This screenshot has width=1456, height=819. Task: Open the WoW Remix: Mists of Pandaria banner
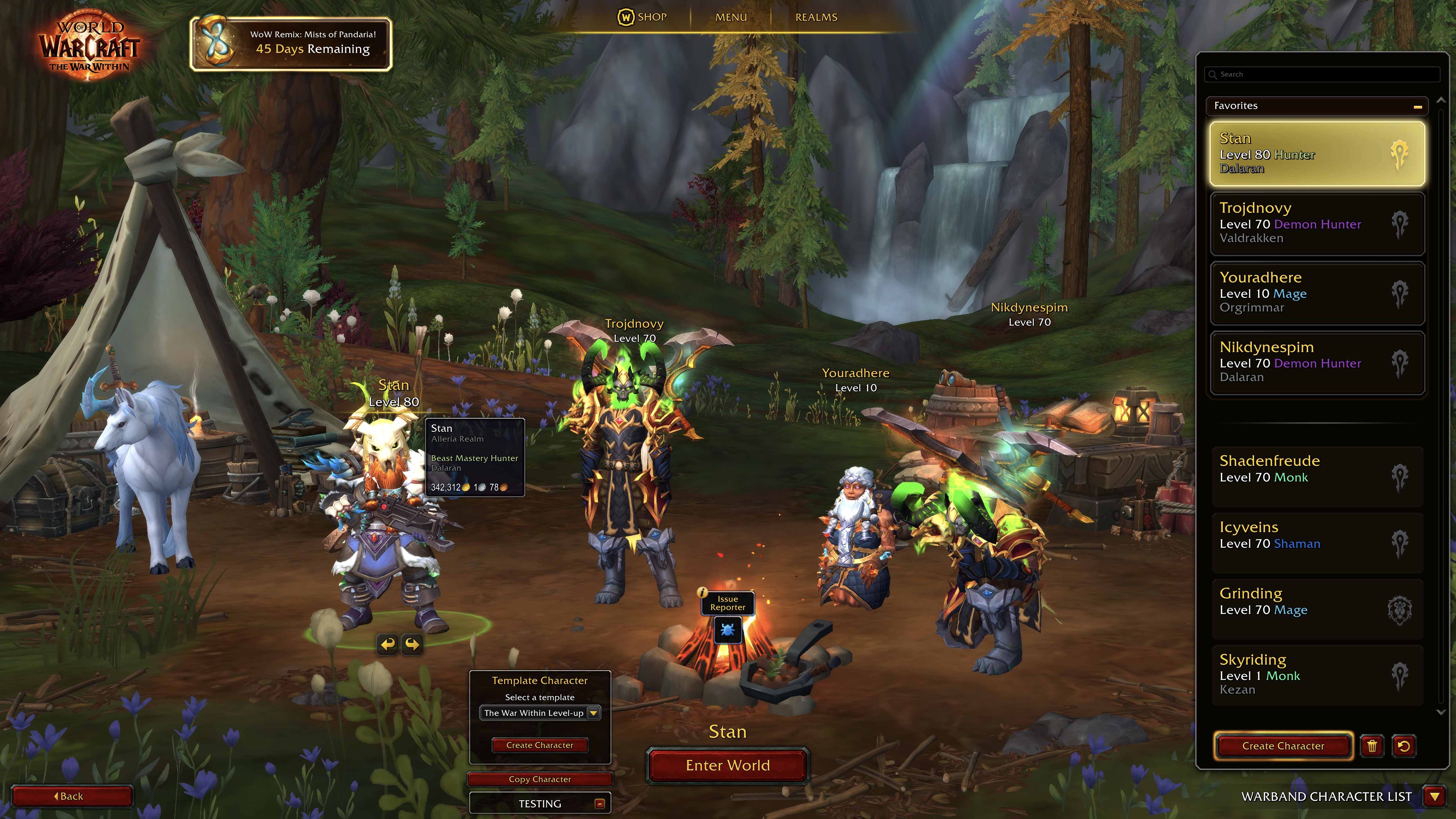[x=291, y=44]
